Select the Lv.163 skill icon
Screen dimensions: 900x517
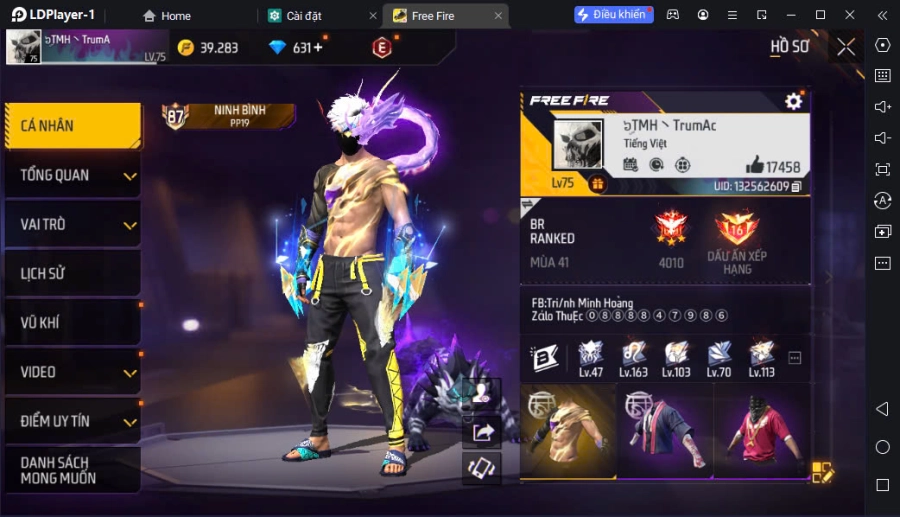(633, 354)
